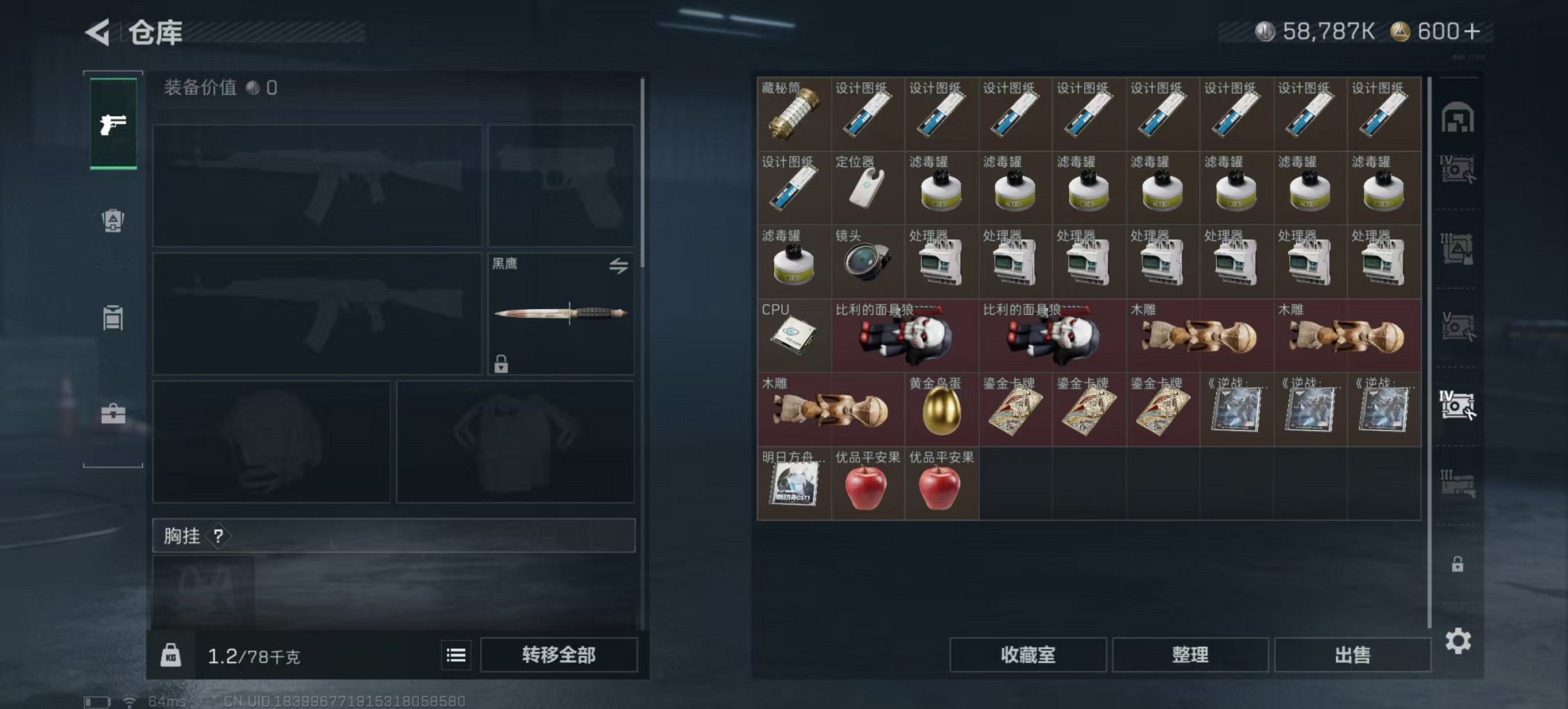Click the 胸挂 question mark help

point(217,536)
